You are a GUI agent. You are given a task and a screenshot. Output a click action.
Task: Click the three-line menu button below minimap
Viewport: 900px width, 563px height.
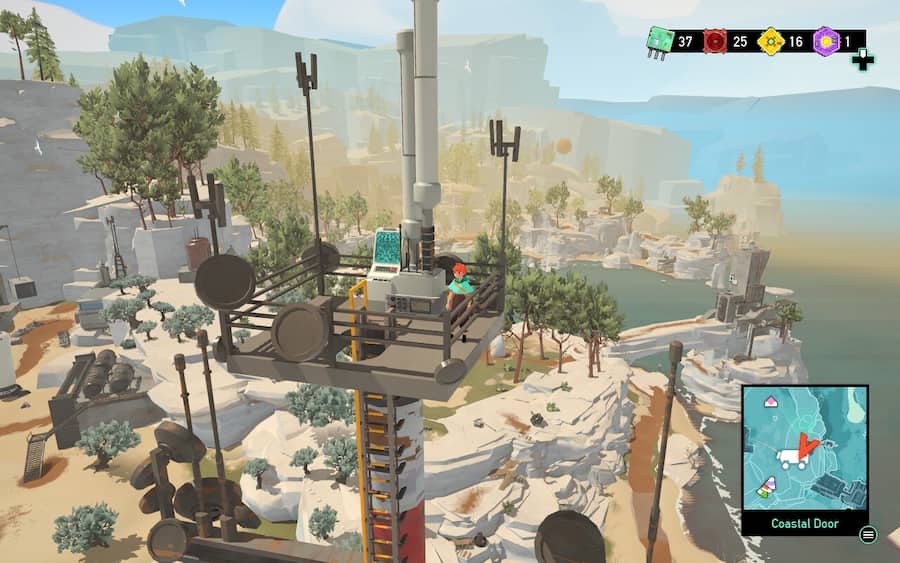[868, 535]
